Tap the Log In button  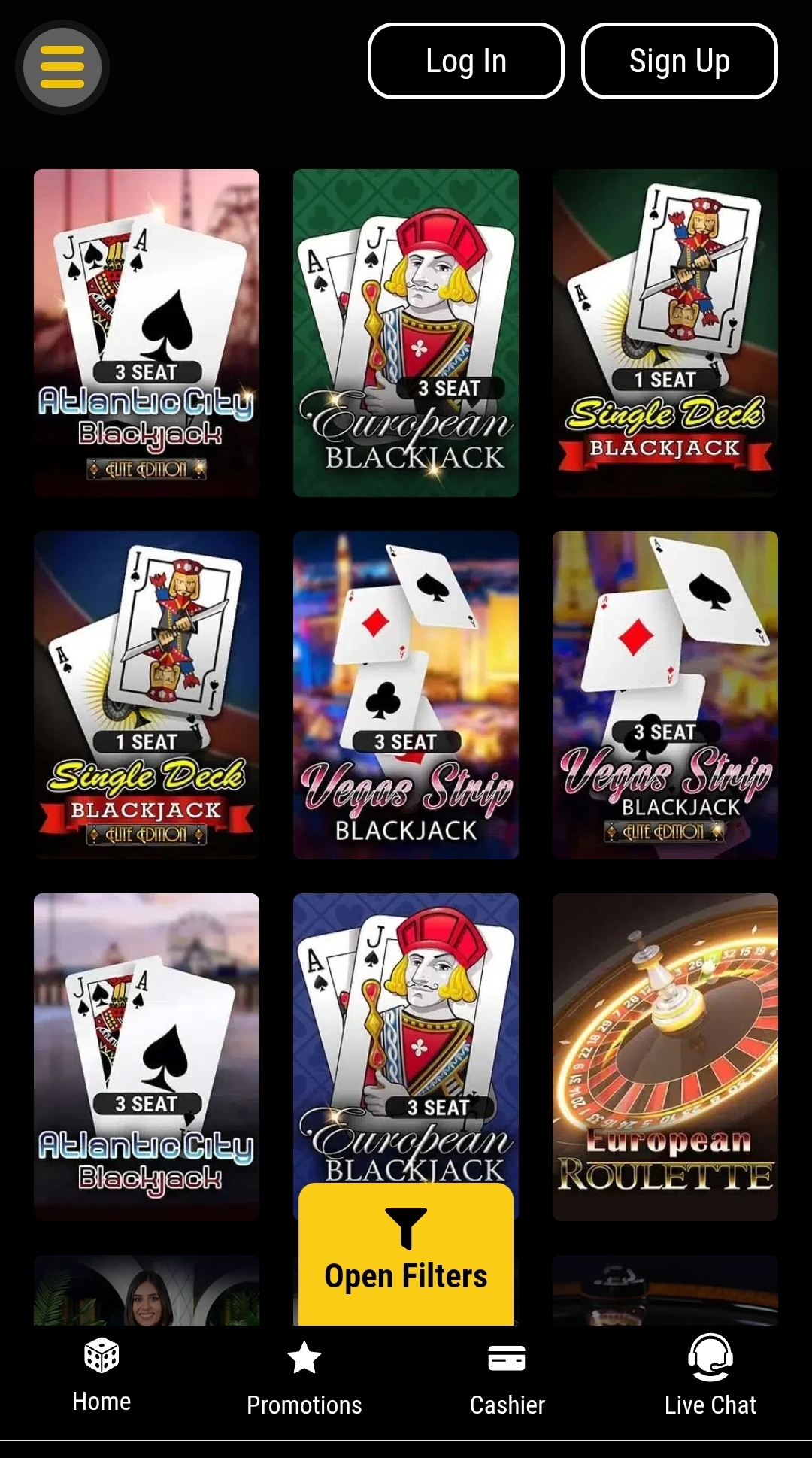tap(465, 61)
